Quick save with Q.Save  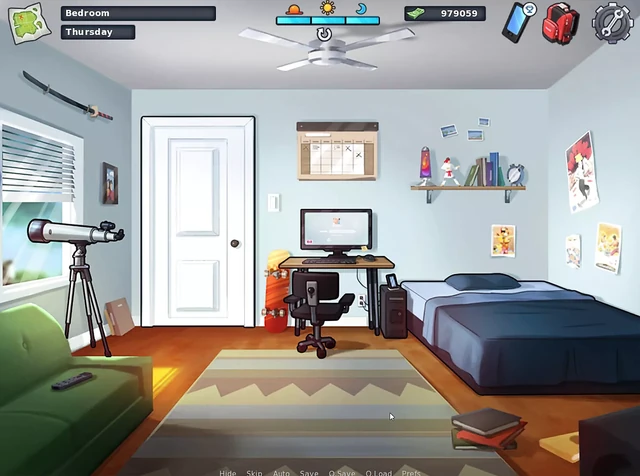(x=342, y=472)
